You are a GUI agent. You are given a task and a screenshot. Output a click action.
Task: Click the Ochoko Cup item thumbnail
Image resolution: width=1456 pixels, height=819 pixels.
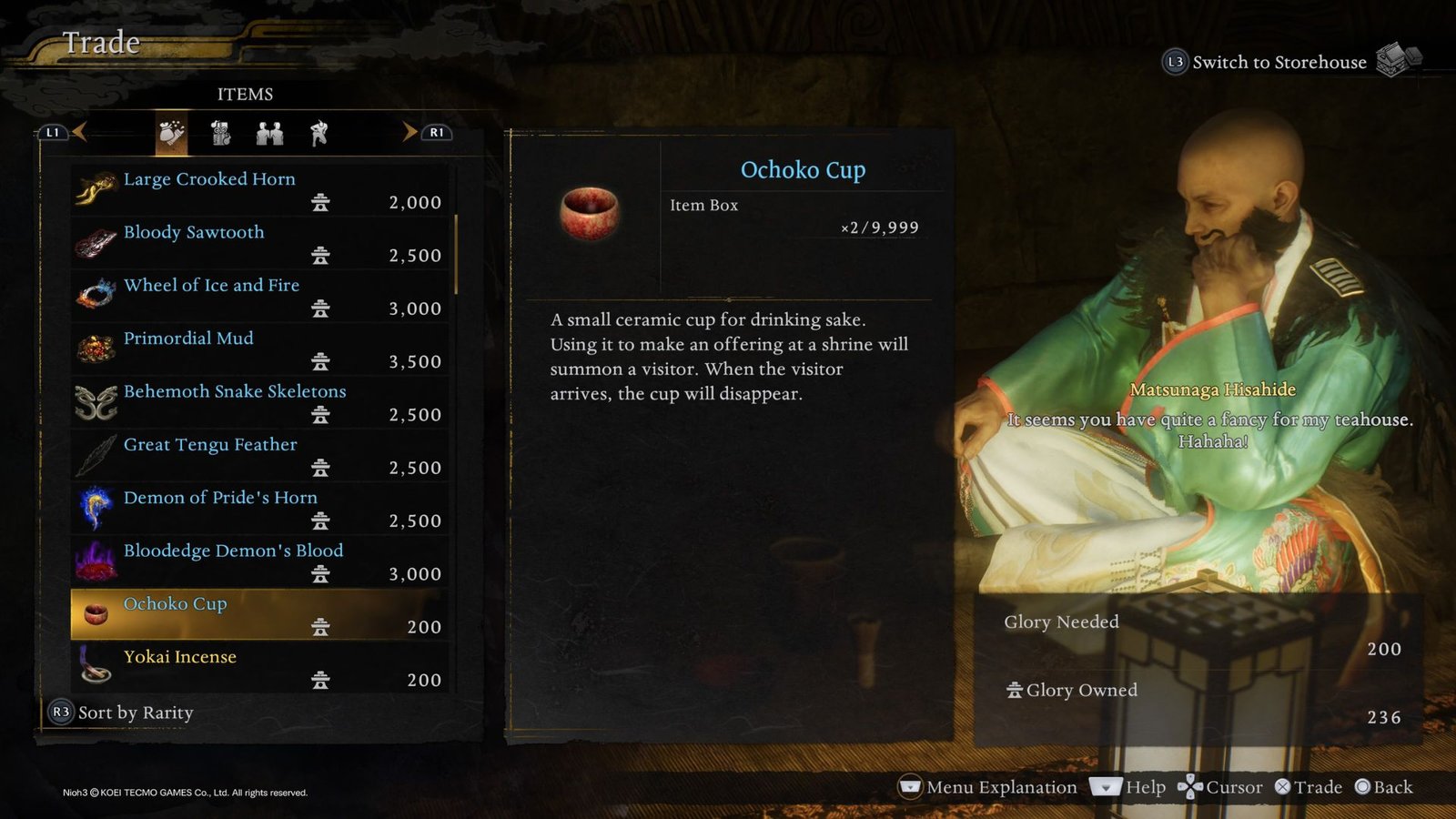[x=589, y=211]
